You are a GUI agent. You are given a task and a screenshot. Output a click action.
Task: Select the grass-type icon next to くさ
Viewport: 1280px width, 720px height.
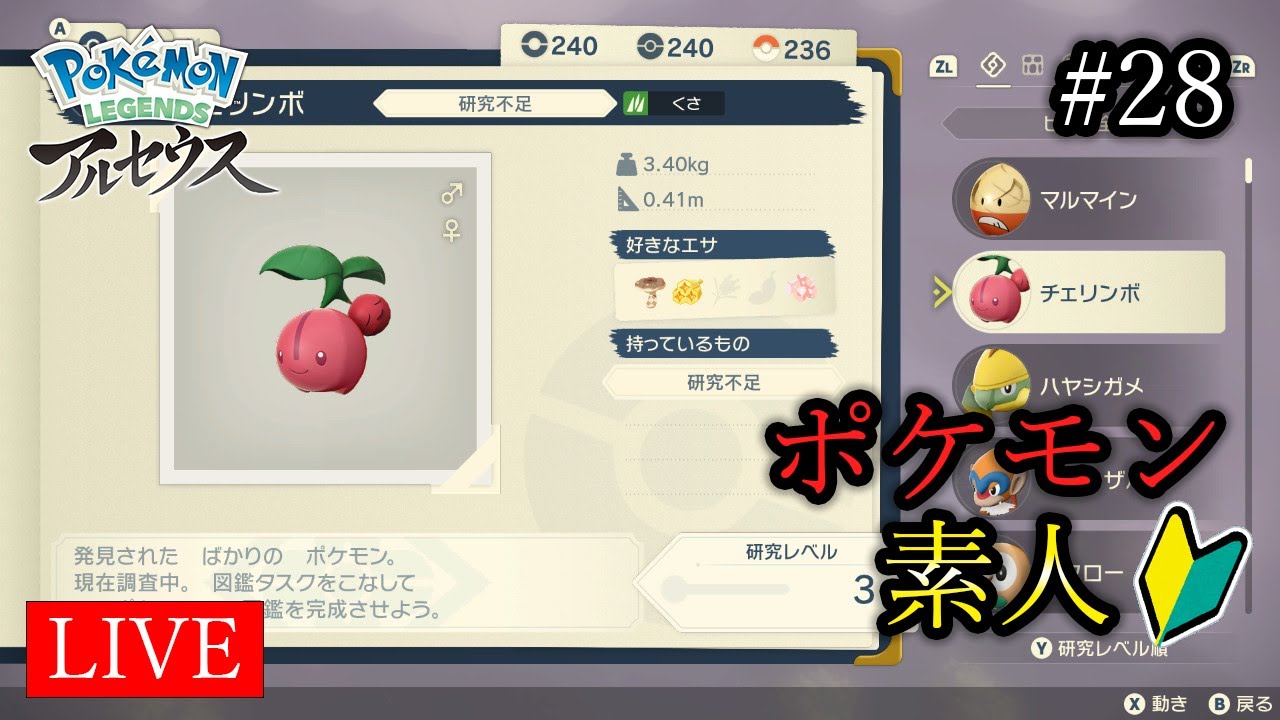tap(637, 103)
